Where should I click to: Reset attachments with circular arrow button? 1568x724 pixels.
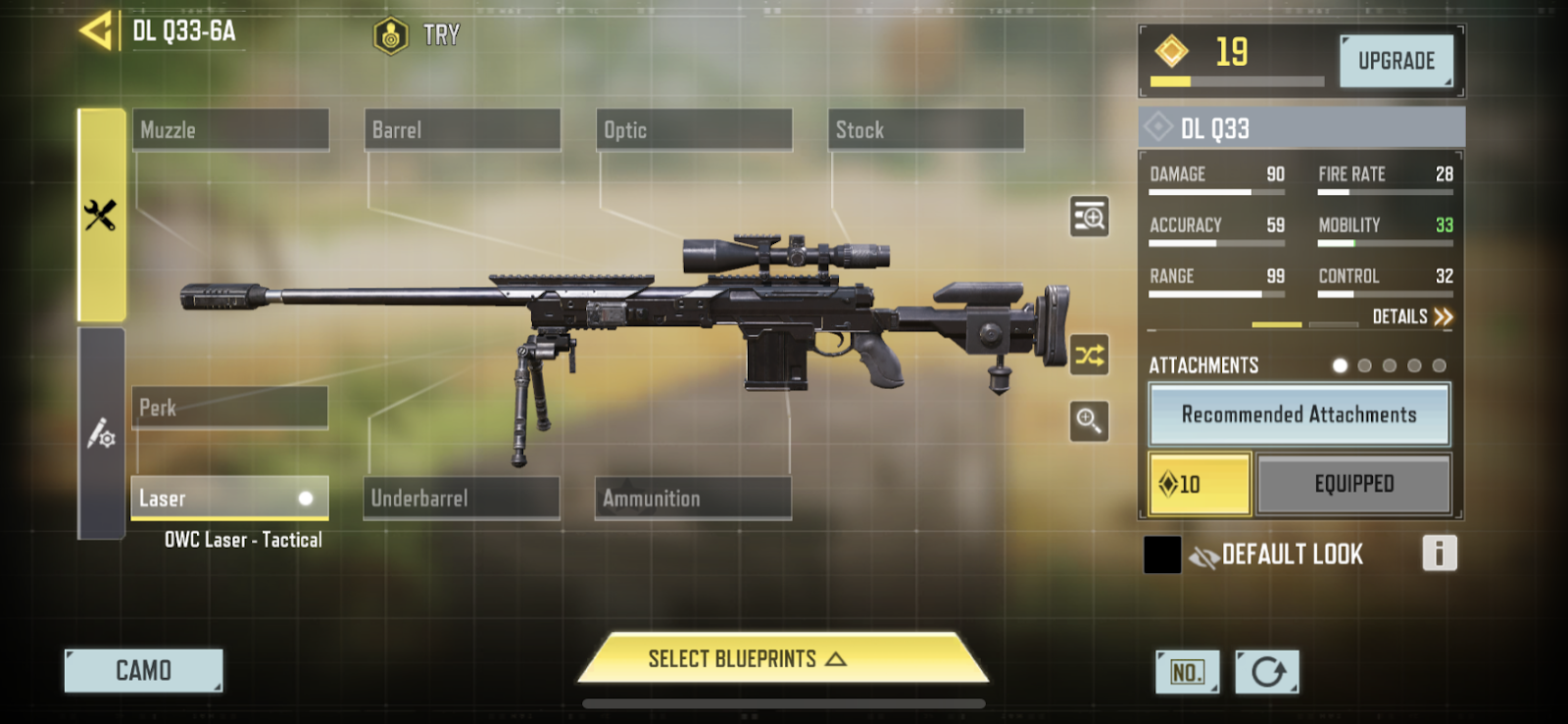1267,672
